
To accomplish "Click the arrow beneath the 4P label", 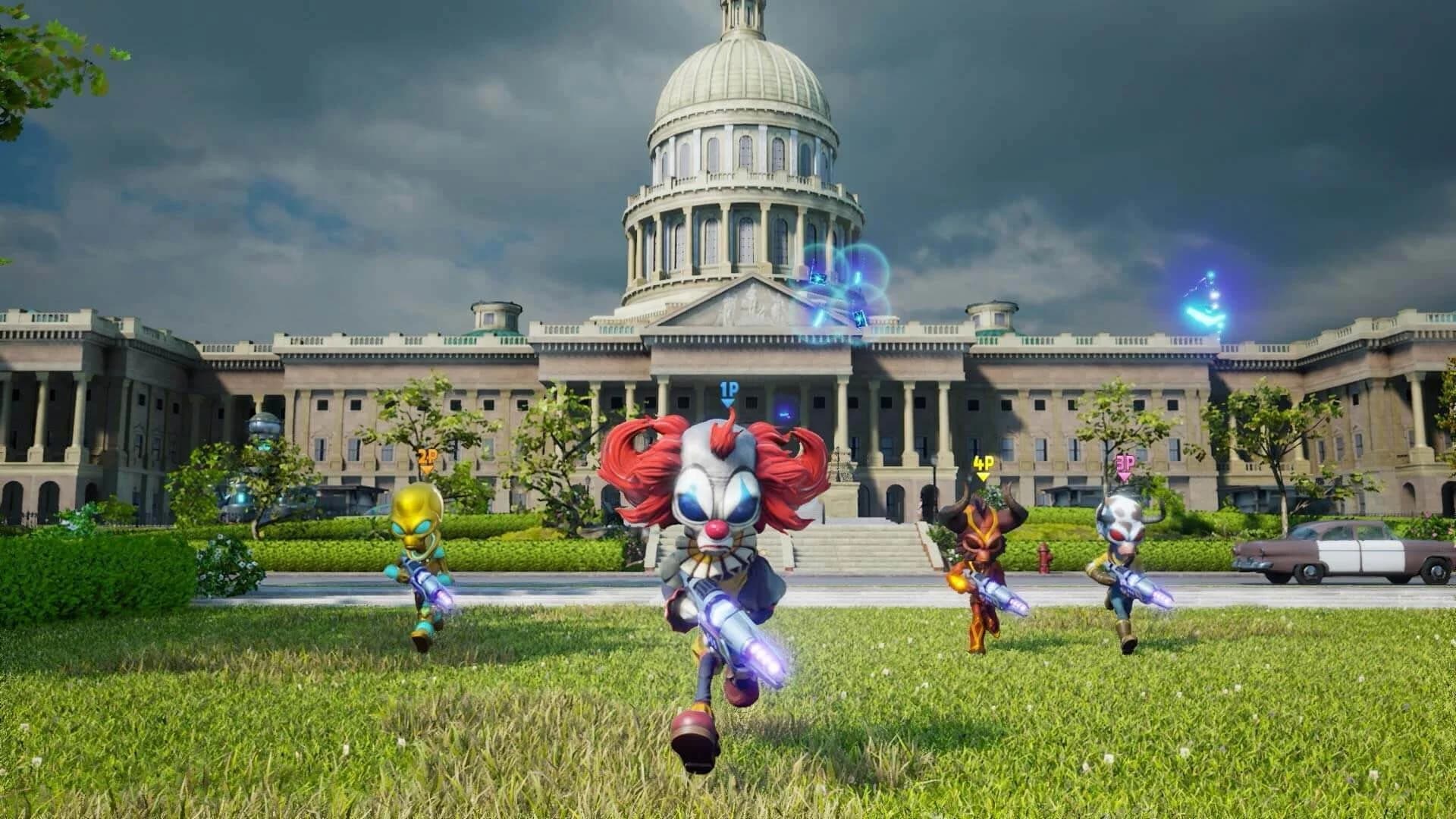I will point(981,475).
